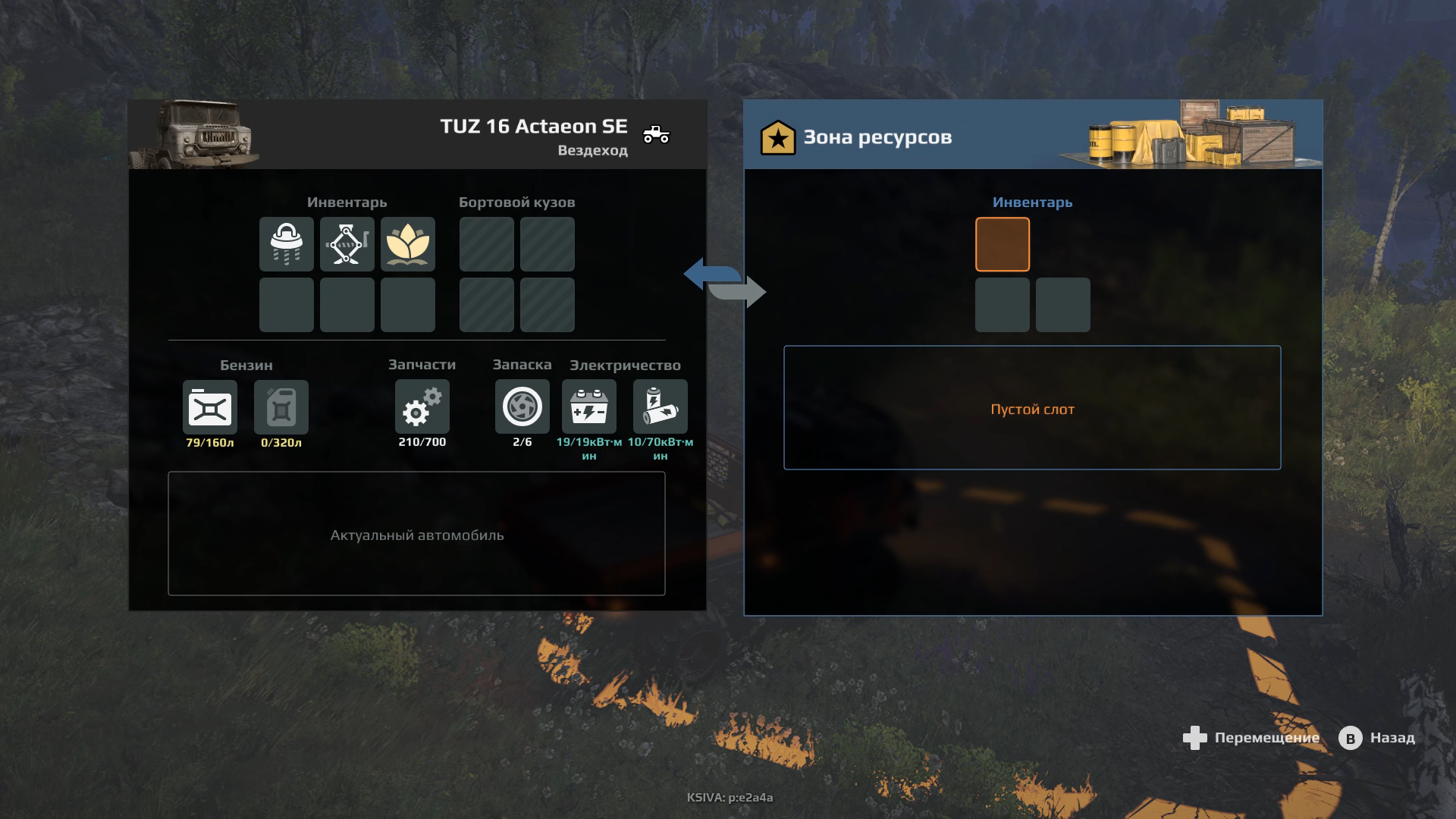Click an empty Бортовой кузов slot

486,244
